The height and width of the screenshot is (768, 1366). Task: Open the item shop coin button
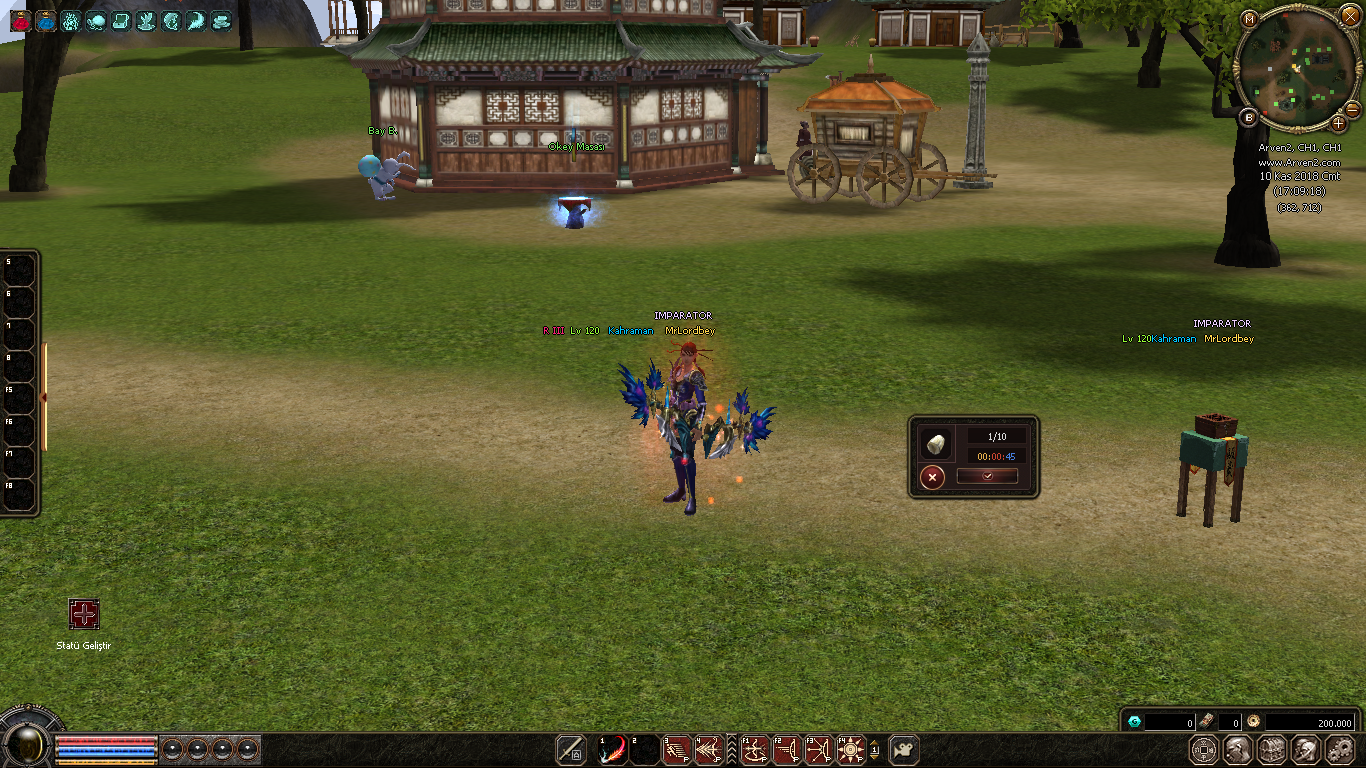pos(1205,749)
